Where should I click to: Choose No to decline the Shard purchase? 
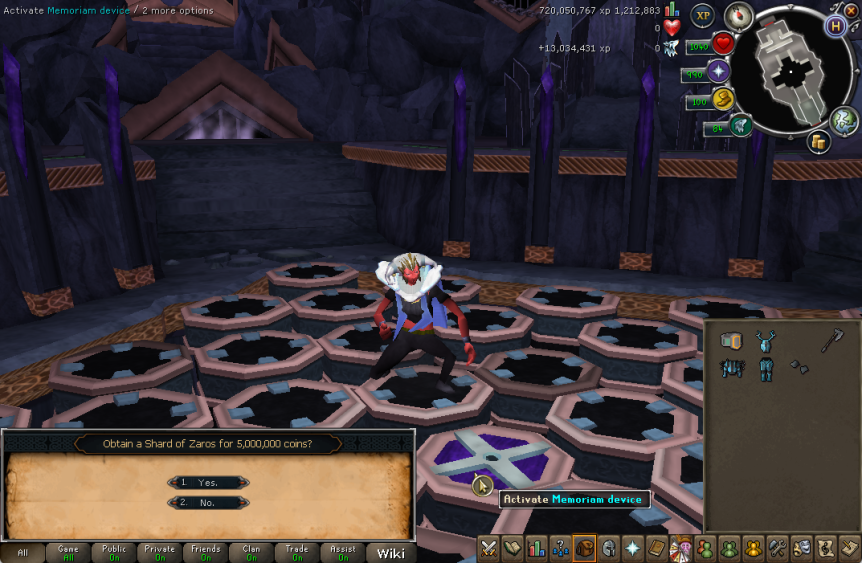pyautogui.click(x=209, y=503)
